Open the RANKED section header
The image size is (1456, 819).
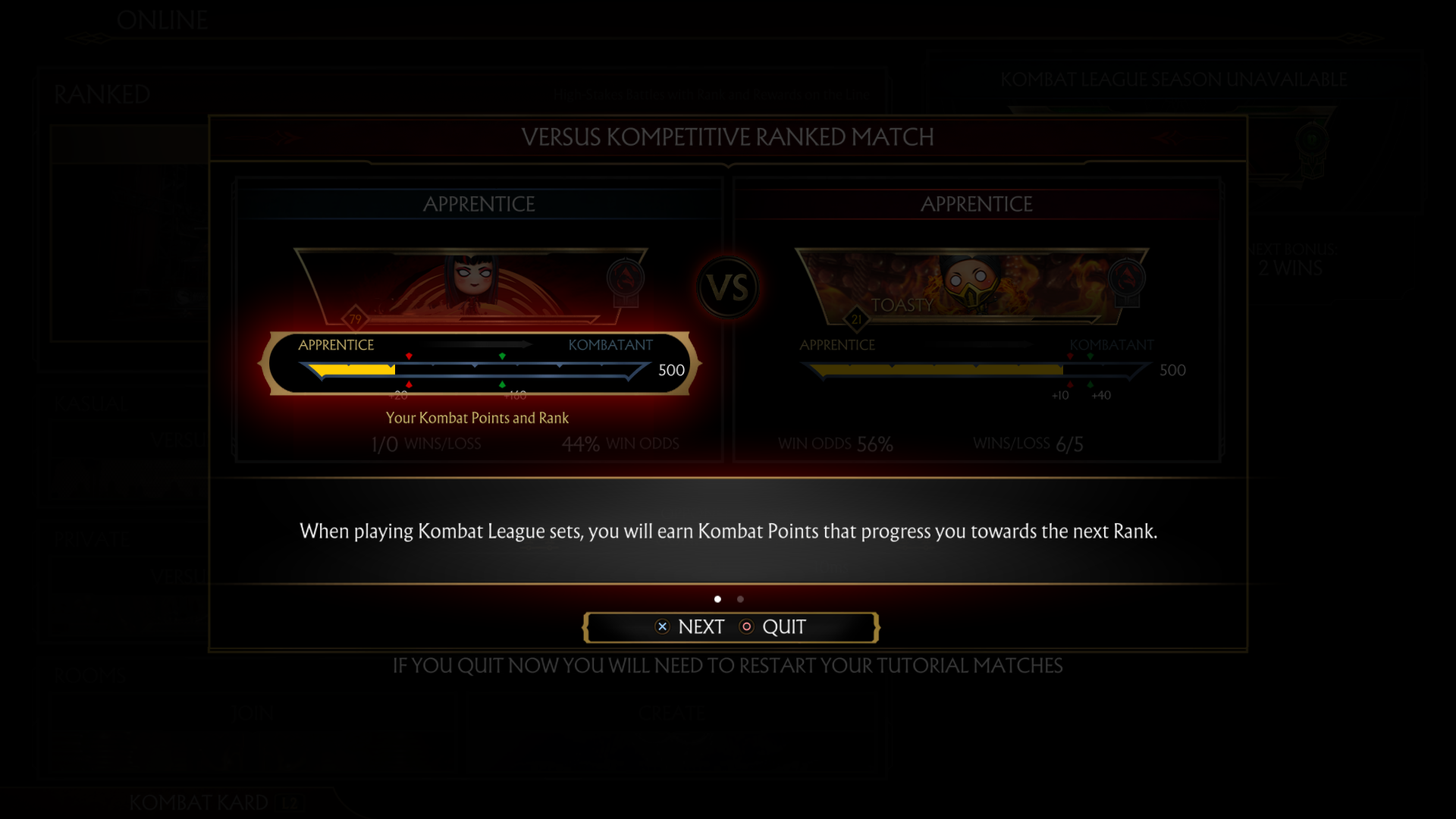(x=101, y=94)
